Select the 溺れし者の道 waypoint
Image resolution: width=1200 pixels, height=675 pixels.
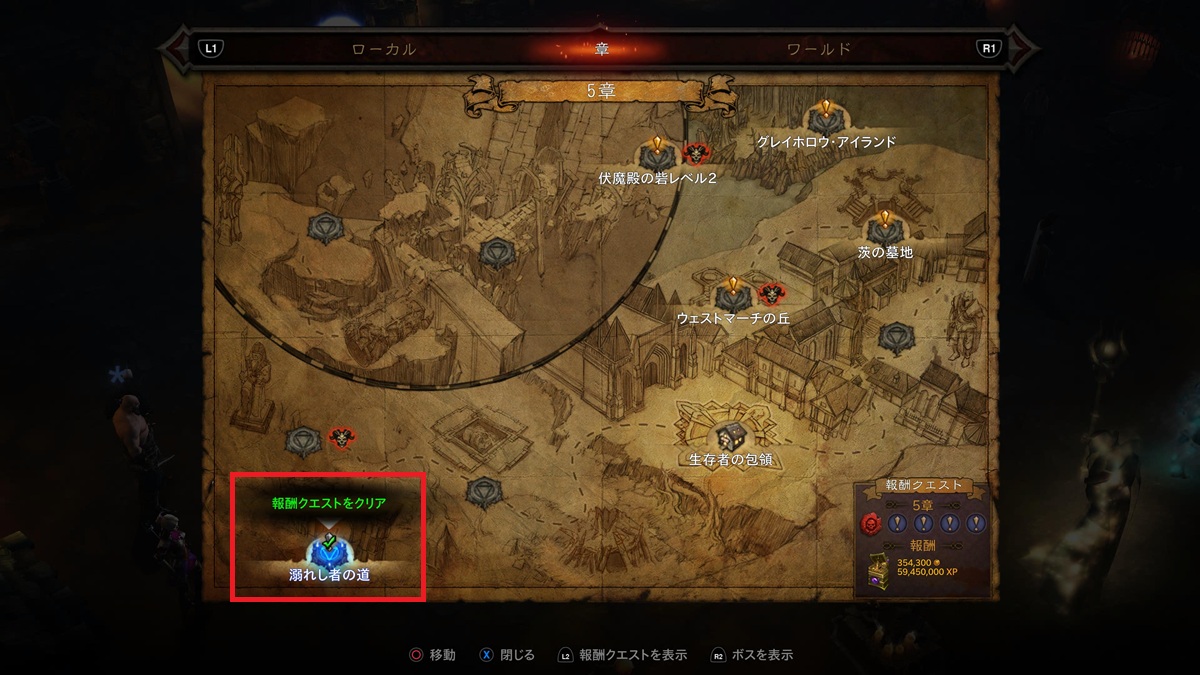click(x=328, y=550)
